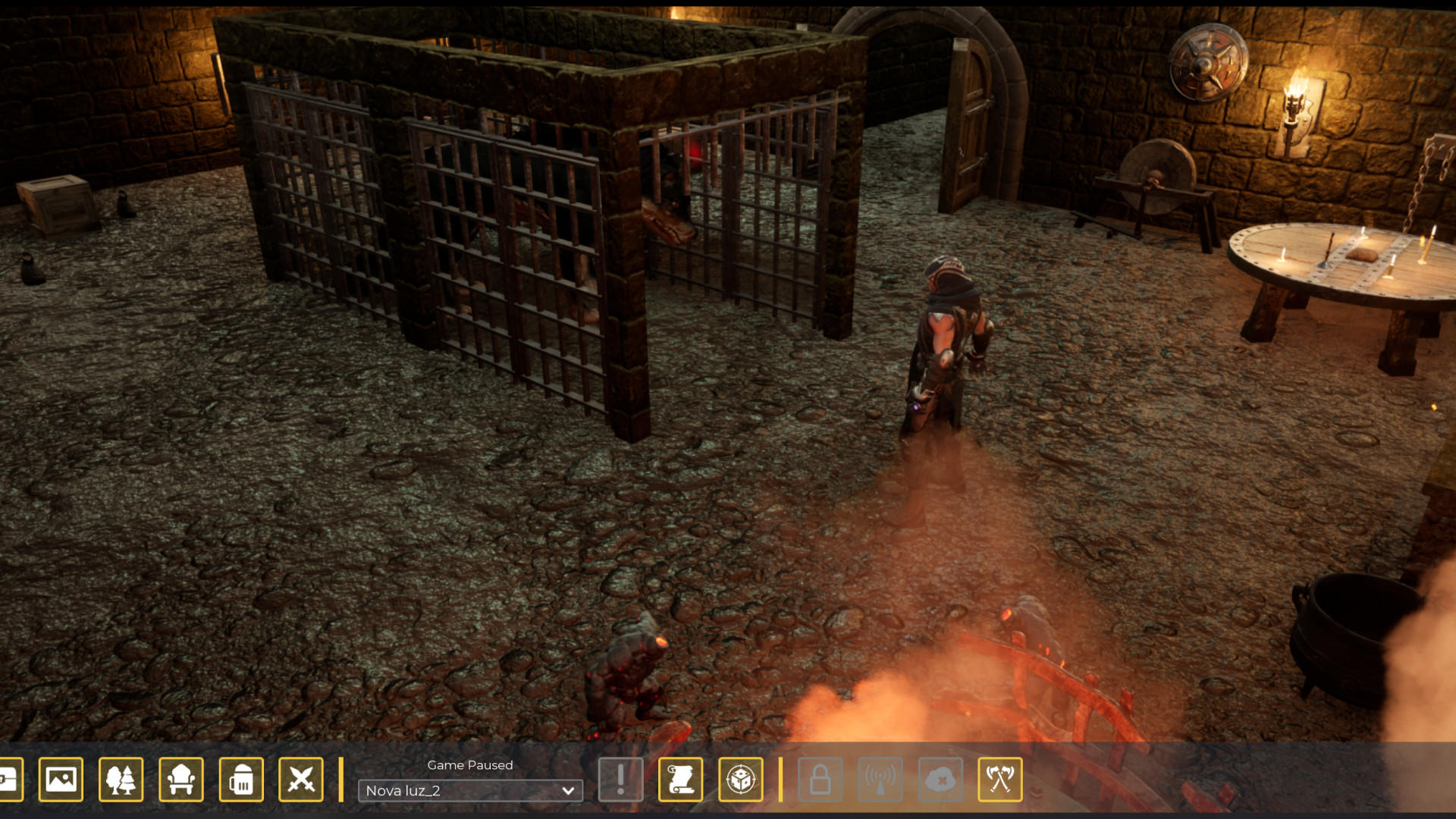Expand the Nova luz_2 dropdown
Viewport: 1456px width, 819px height.
(470, 791)
